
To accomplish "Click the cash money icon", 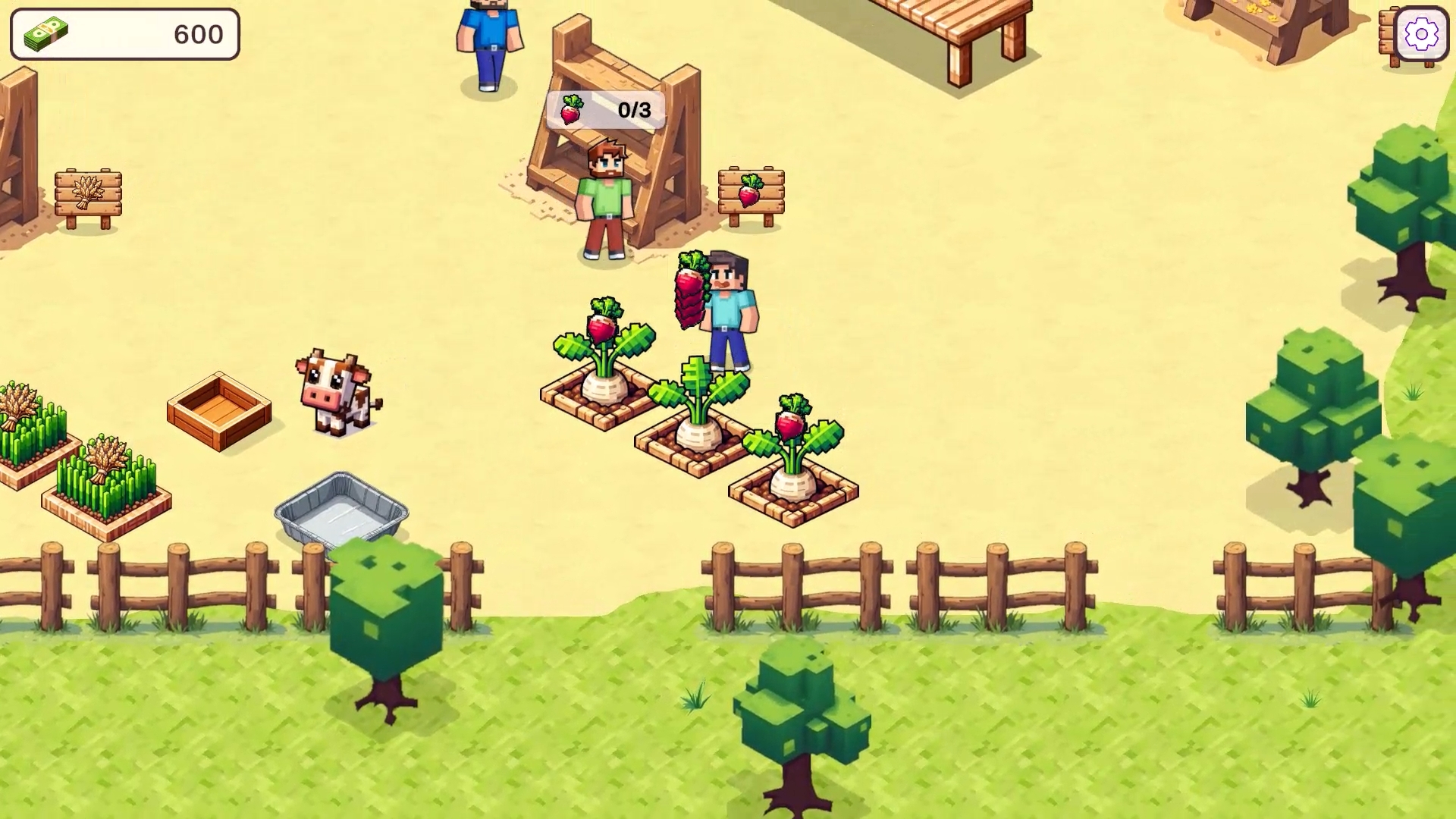I will [45, 33].
